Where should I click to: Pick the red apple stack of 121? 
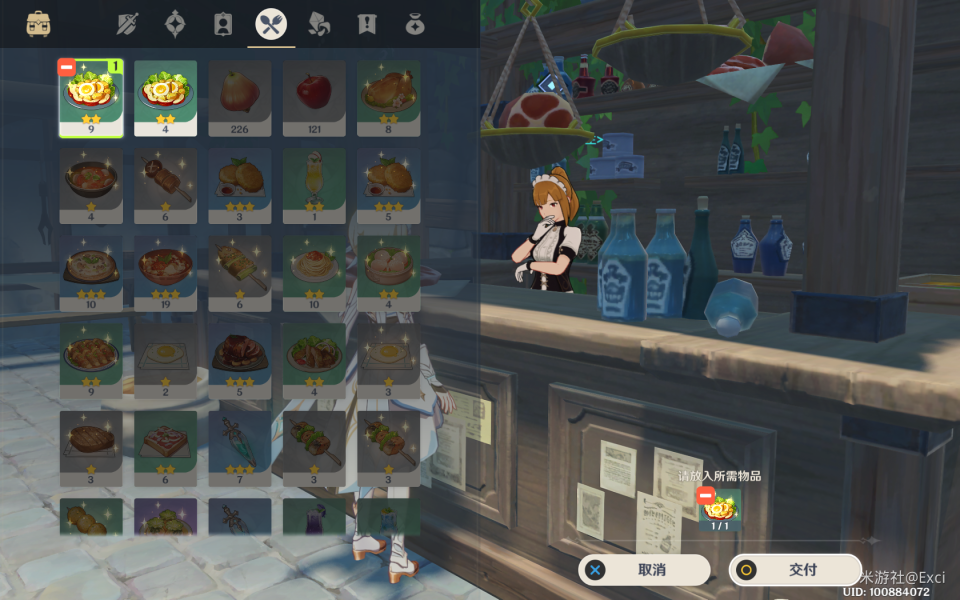(314, 98)
